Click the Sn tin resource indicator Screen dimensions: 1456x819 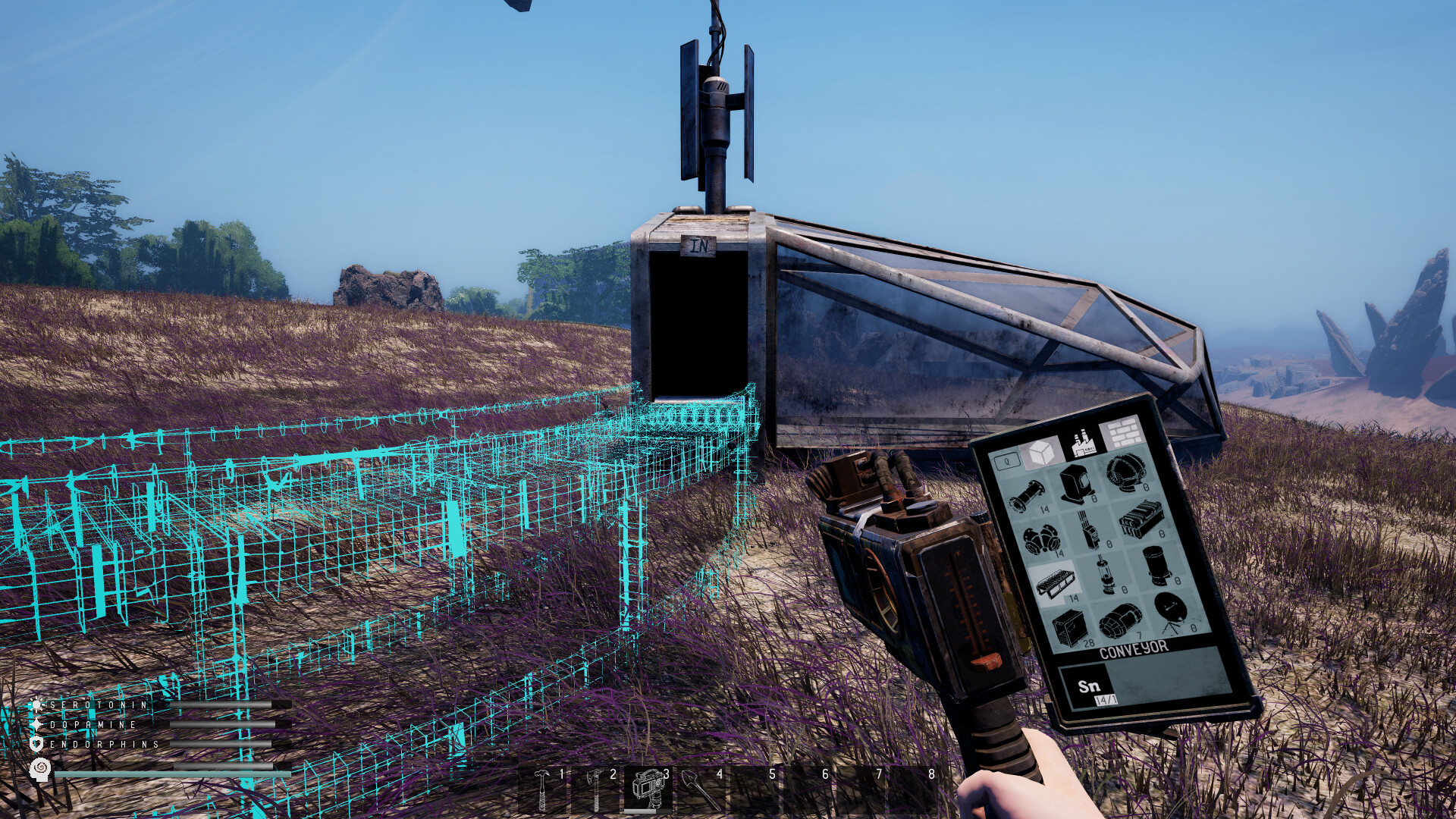[1087, 686]
